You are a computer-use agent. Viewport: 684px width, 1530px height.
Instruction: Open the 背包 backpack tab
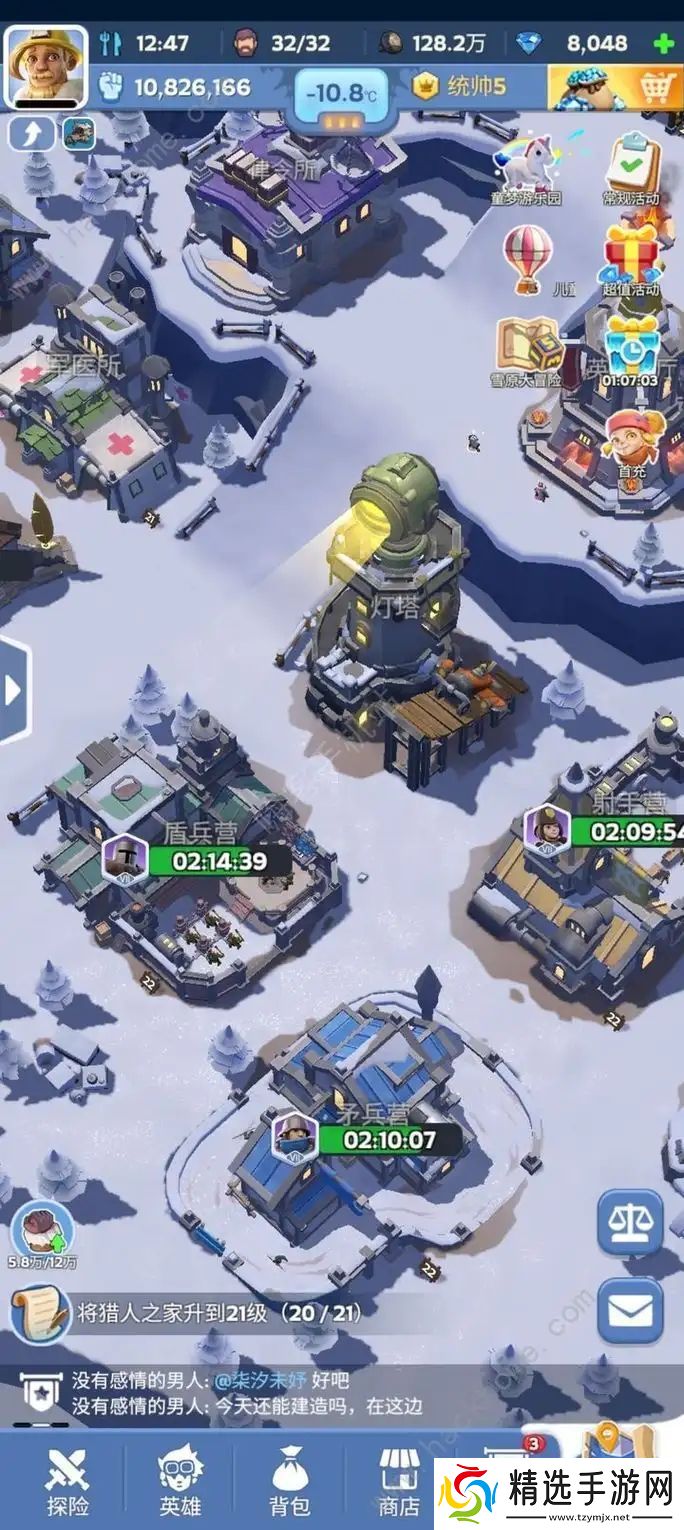pos(291,1480)
